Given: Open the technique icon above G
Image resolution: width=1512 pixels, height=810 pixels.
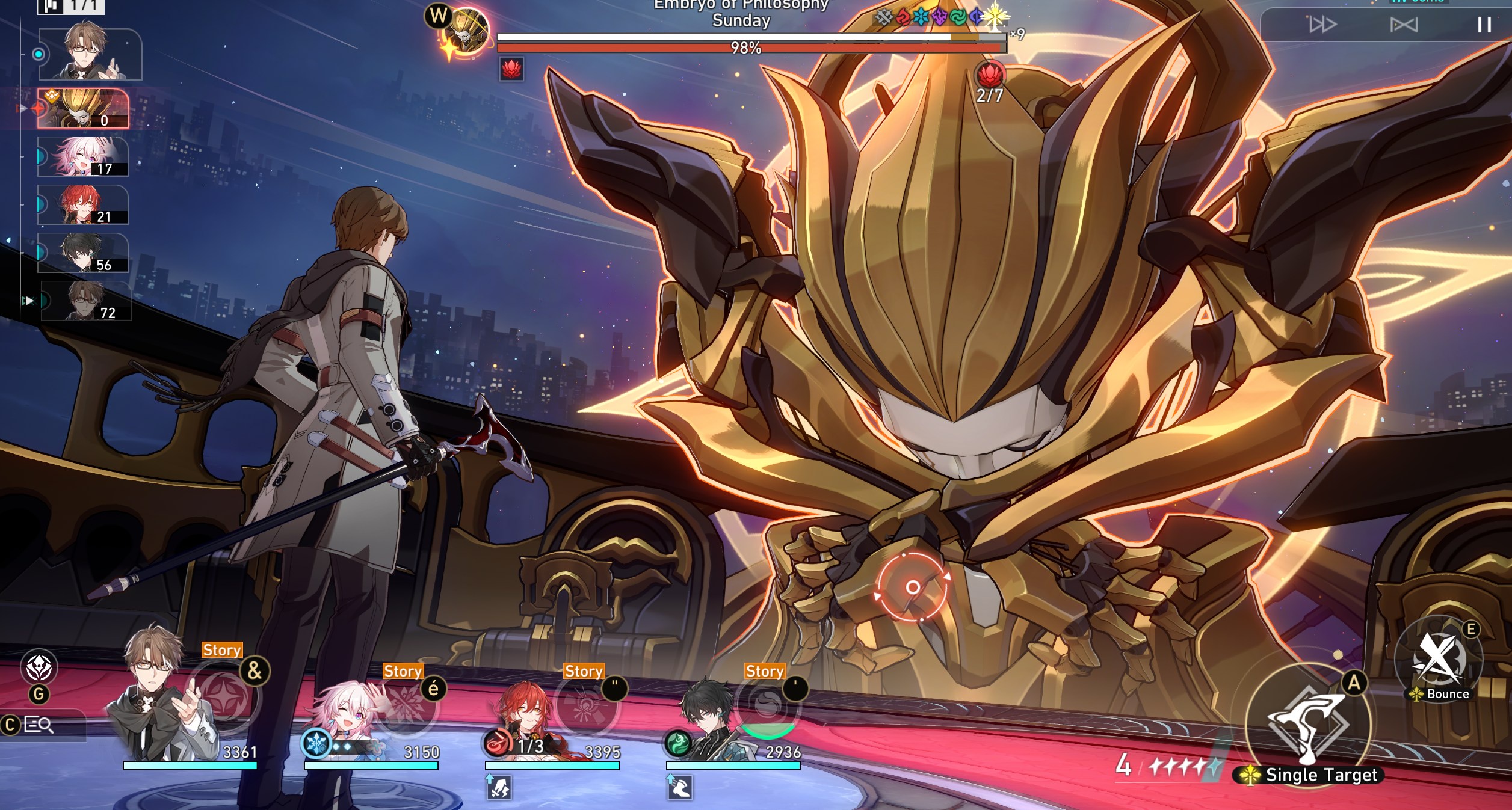Looking at the screenshot, I should pos(39,667).
